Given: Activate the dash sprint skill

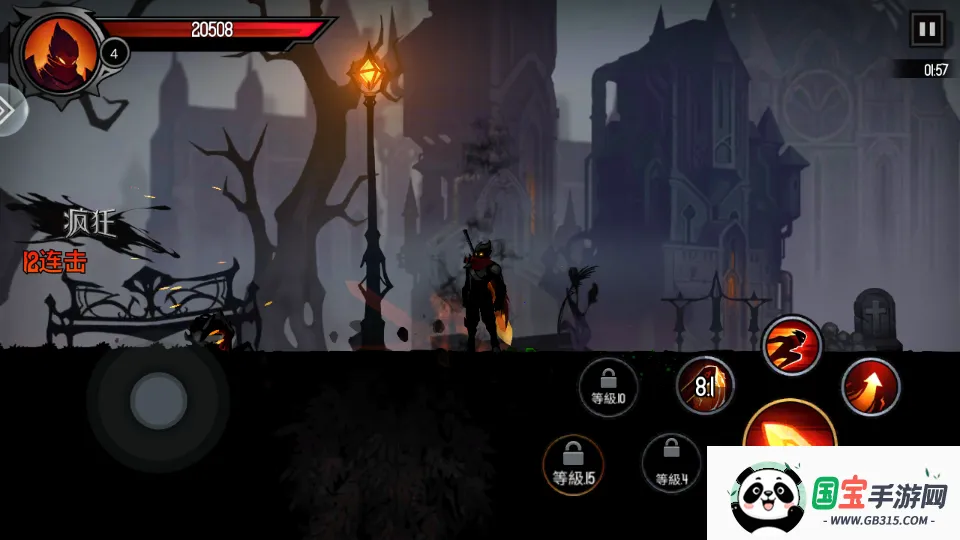Looking at the screenshot, I should (x=792, y=346).
